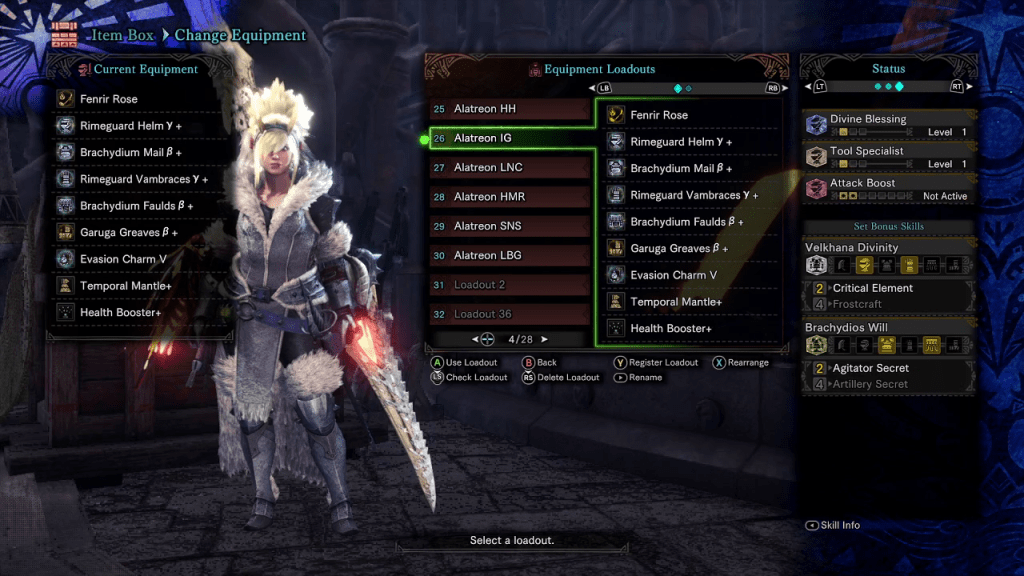View the Tool Specialist skill entry

point(887,157)
